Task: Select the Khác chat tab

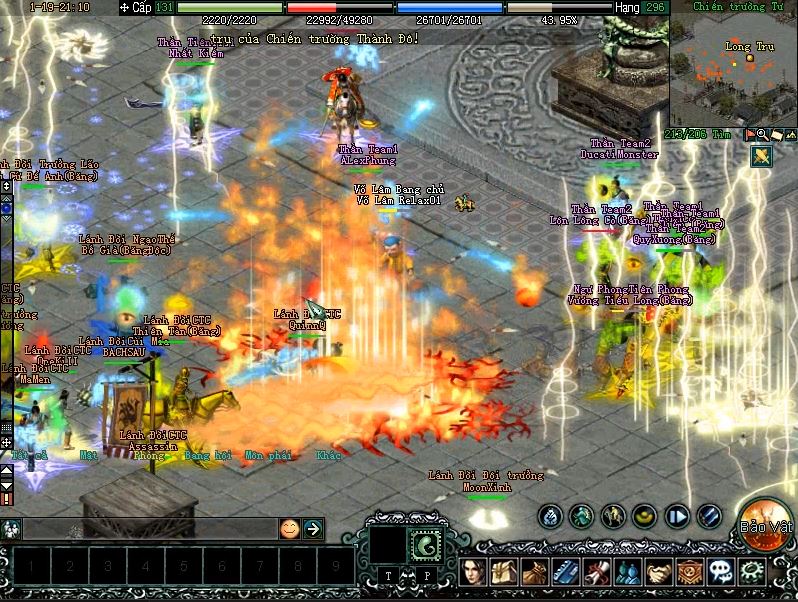Action: 328,455
